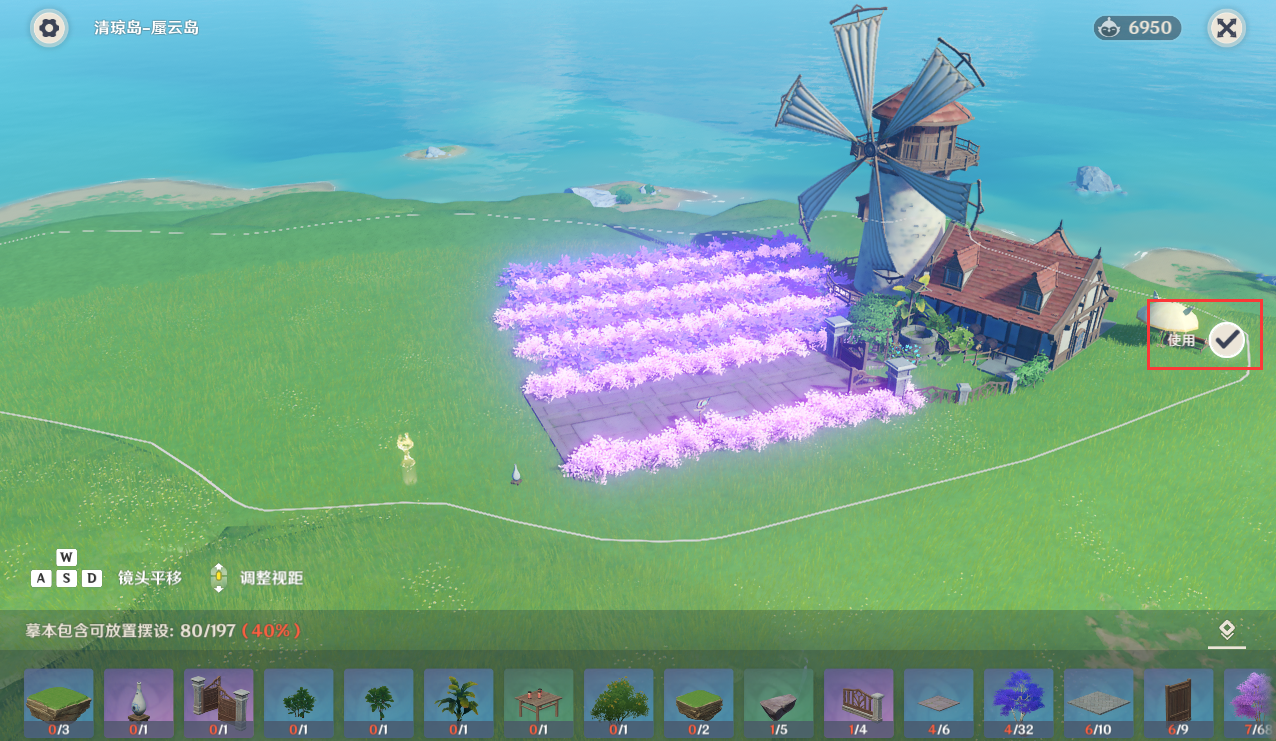Toggle the stacked layers icon
Viewport: 1276px width, 741px height.
click(x=1227, y=630)
